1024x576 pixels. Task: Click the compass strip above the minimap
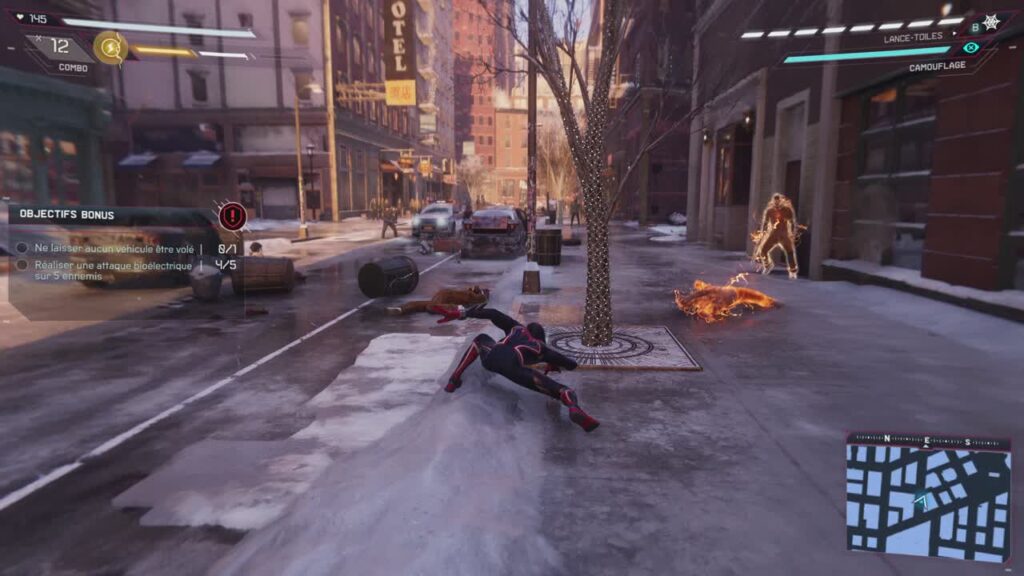tap(927, 440)
